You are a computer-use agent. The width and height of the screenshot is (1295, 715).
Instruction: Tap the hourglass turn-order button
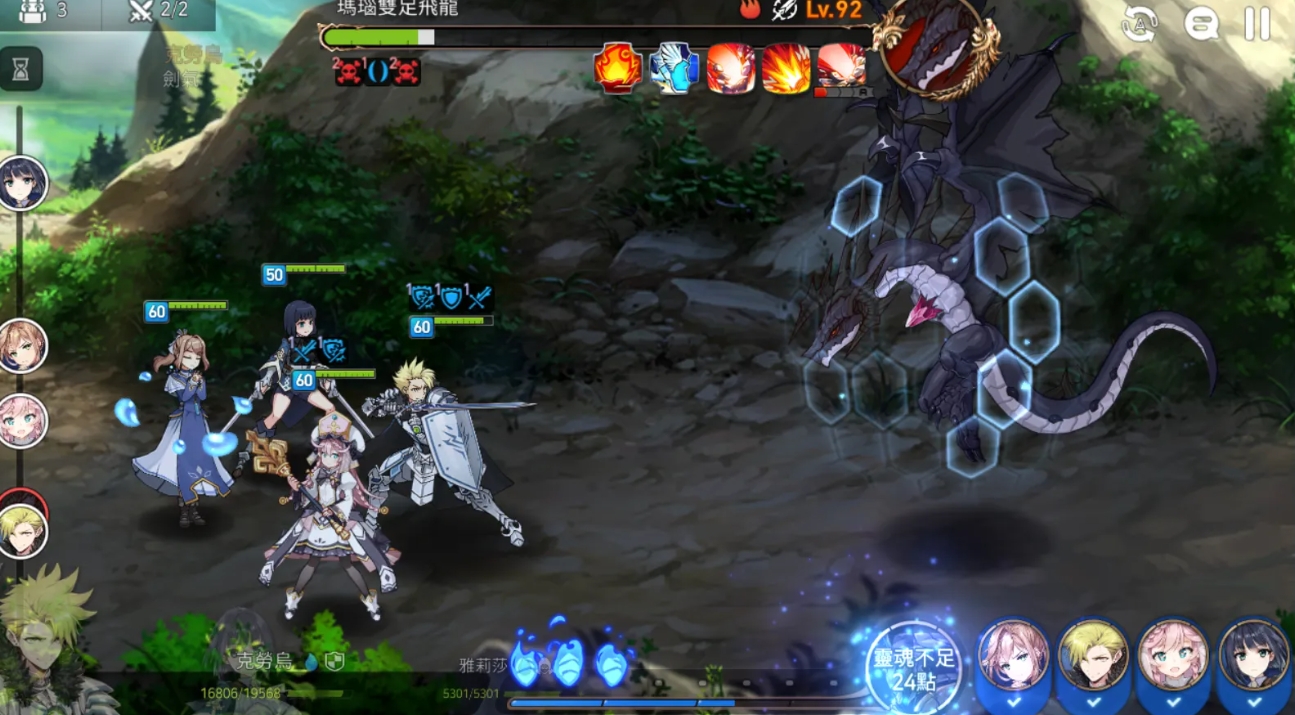click(21, 68)
